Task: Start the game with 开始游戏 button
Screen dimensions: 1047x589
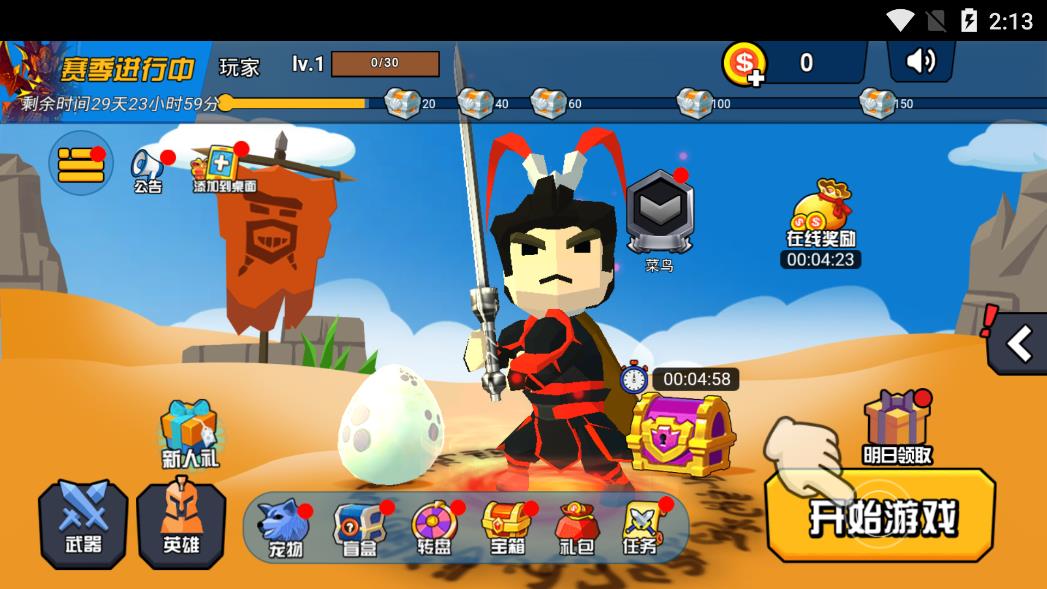Action: 880,516
